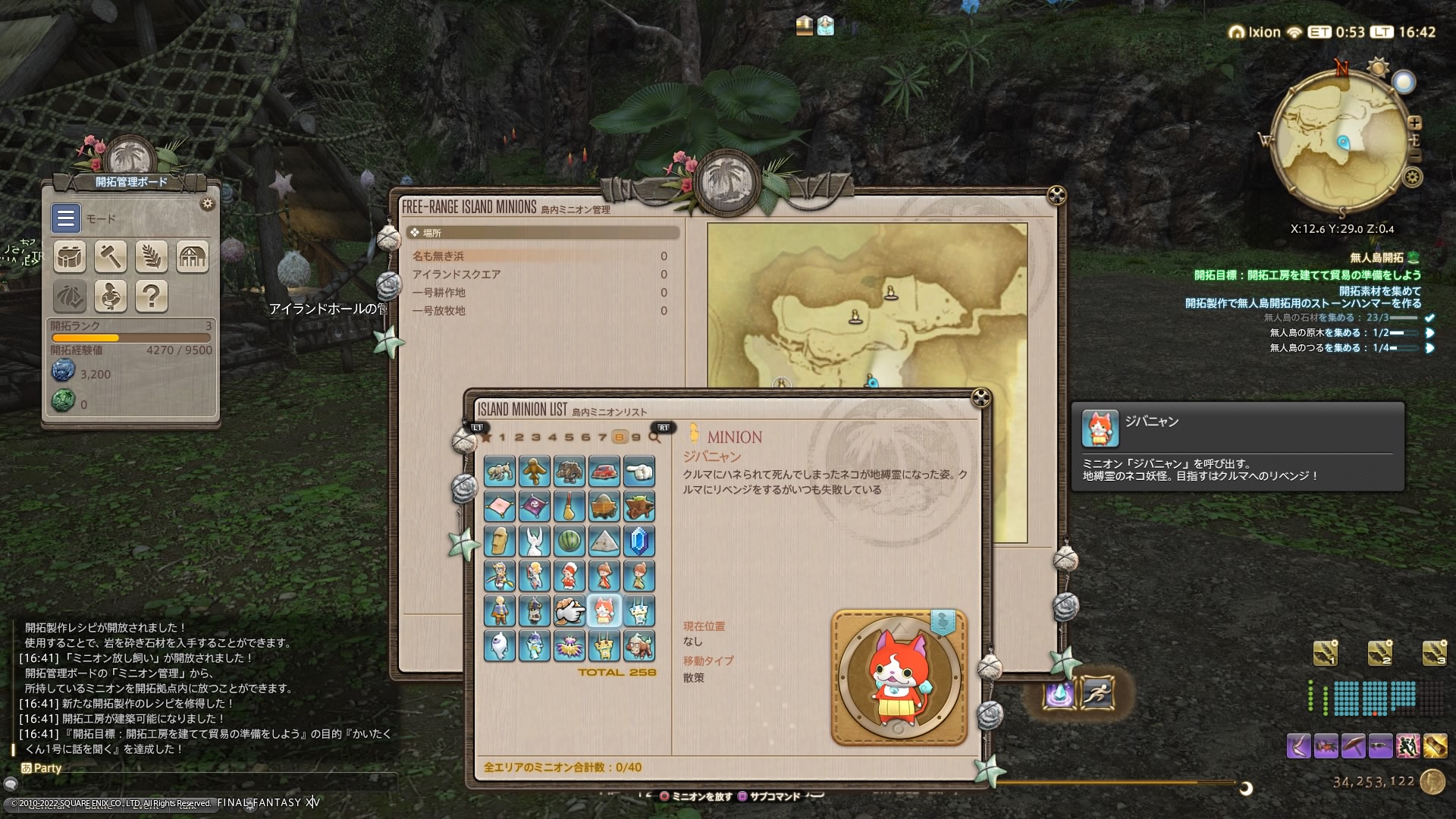Click the question mark help icon
The height and width of the screenshot is (819, 1456).
(x=151, y=297)
